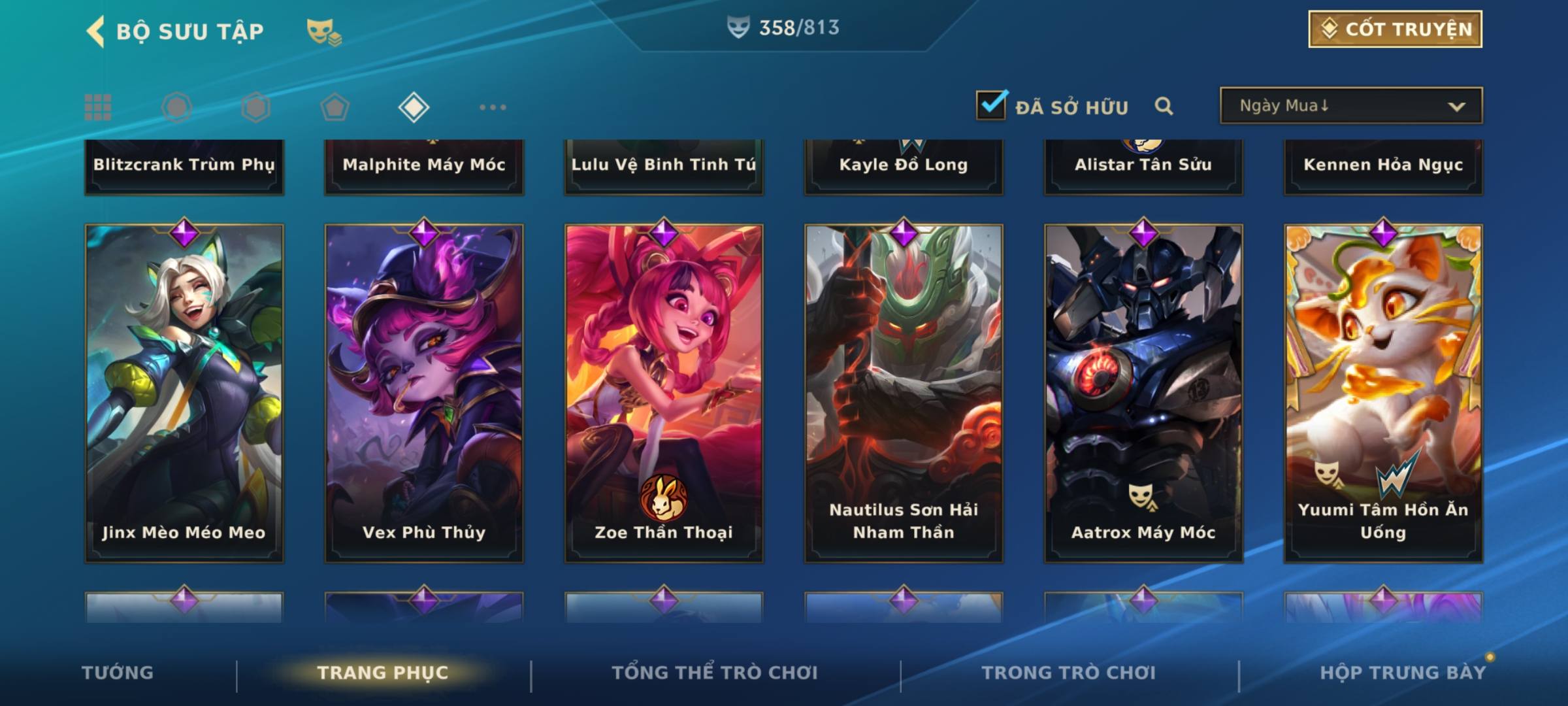The width and height of the screenshot is (1568, 706).
Task: Select the Jinx Mèo Méo Meo skin
Action: (184, 392)
